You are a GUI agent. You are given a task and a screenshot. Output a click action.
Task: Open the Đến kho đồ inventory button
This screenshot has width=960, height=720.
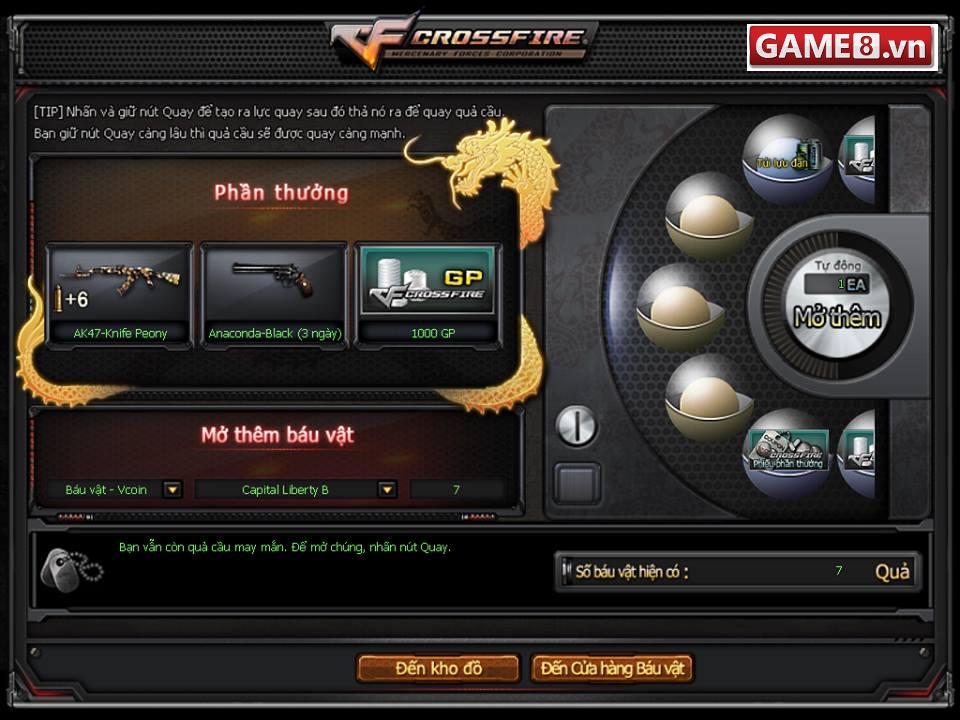tap(438, 668)
